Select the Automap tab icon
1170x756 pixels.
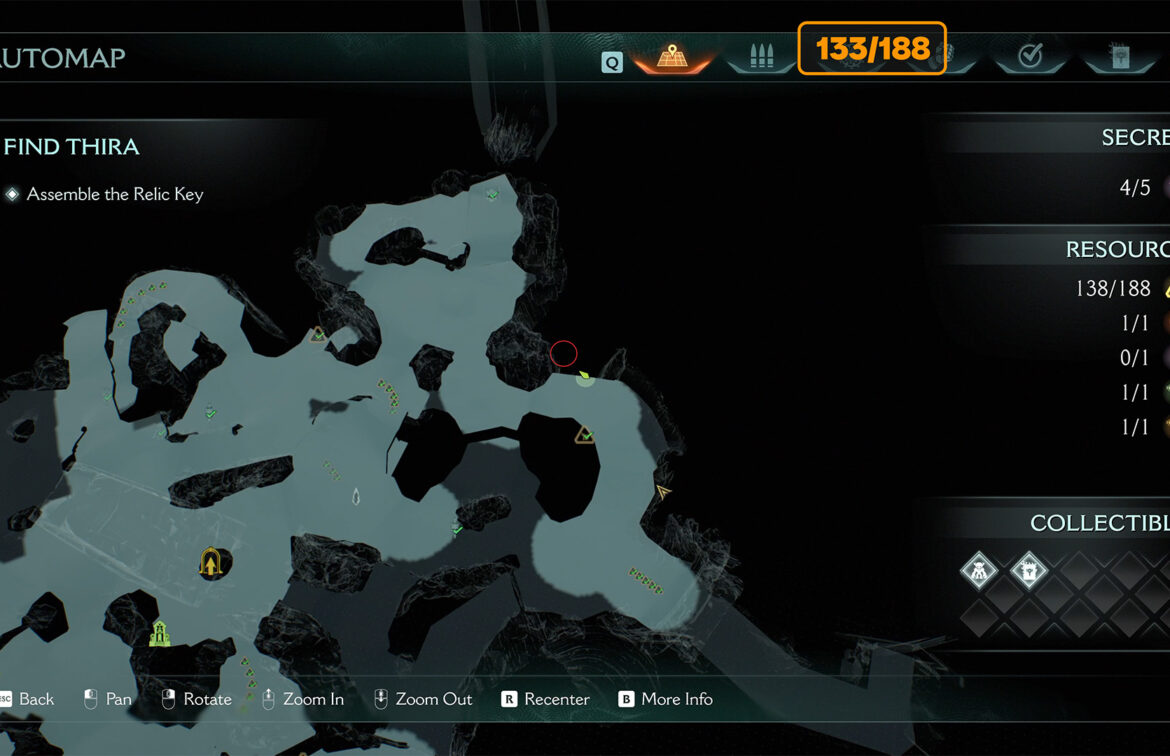point(671,58)
